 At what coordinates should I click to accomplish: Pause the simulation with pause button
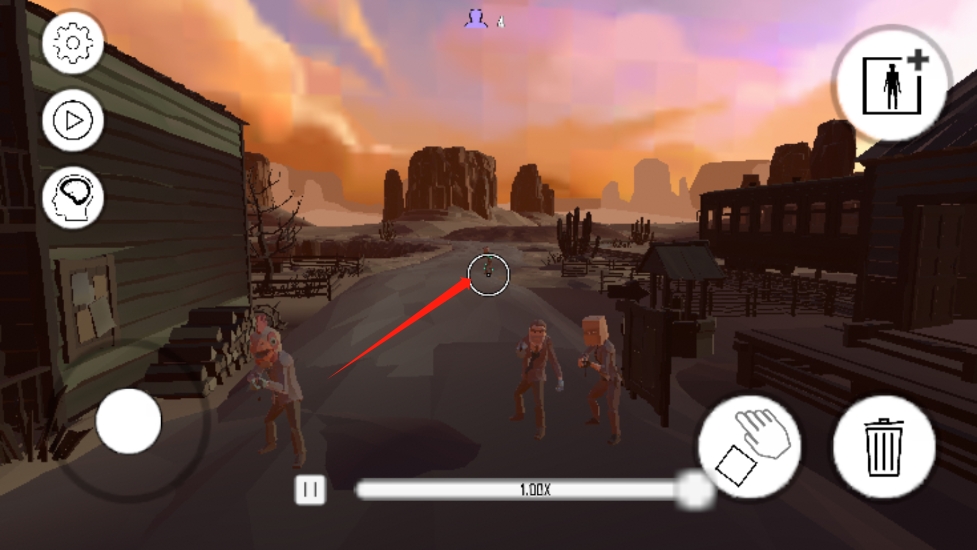pos(310,489)
